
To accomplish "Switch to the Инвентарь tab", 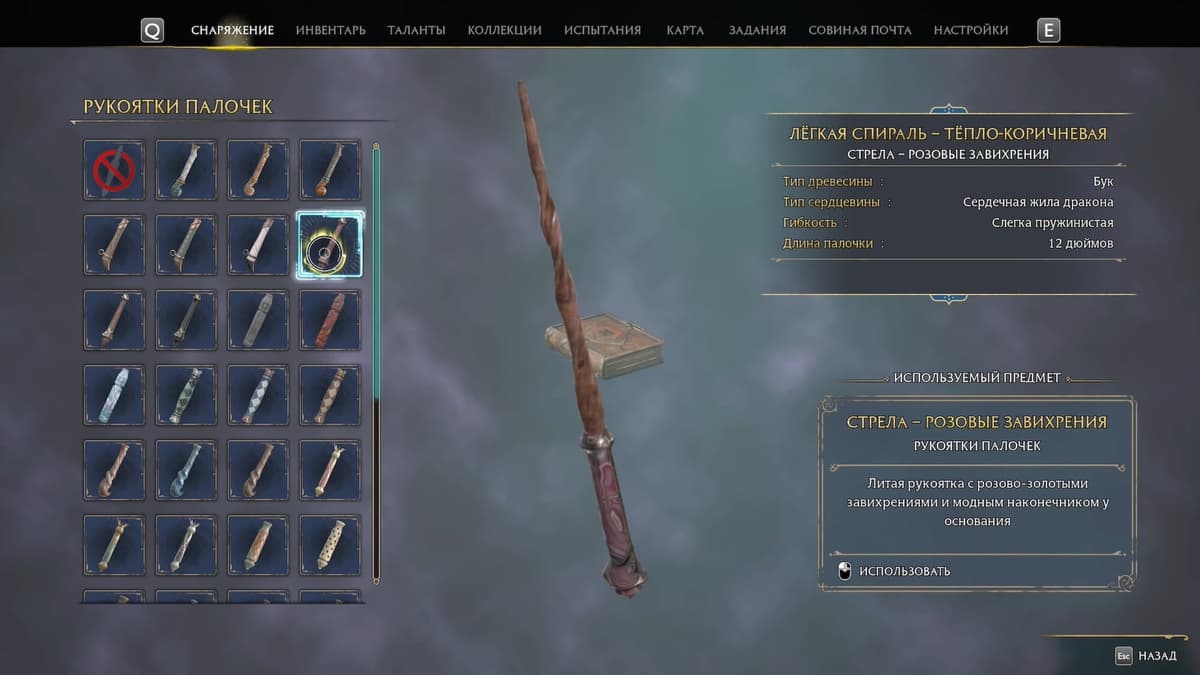I will coord(330,30).
